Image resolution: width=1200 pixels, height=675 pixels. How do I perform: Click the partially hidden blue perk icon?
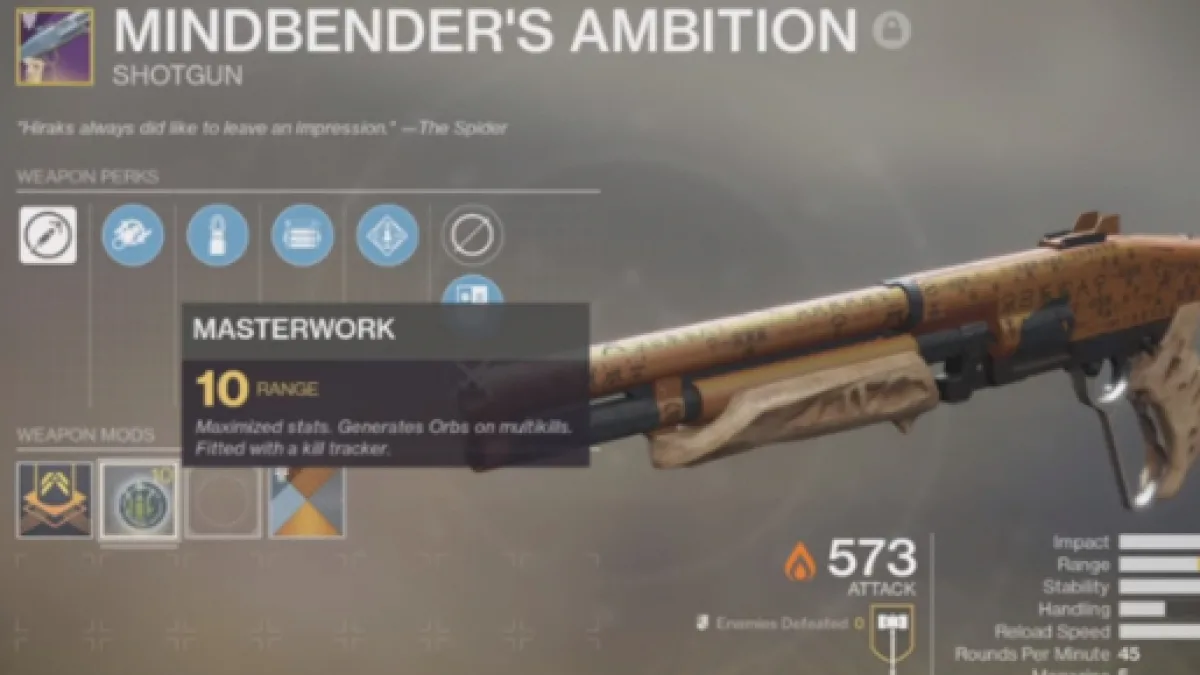pyautogui.click(x=472, y=292)
